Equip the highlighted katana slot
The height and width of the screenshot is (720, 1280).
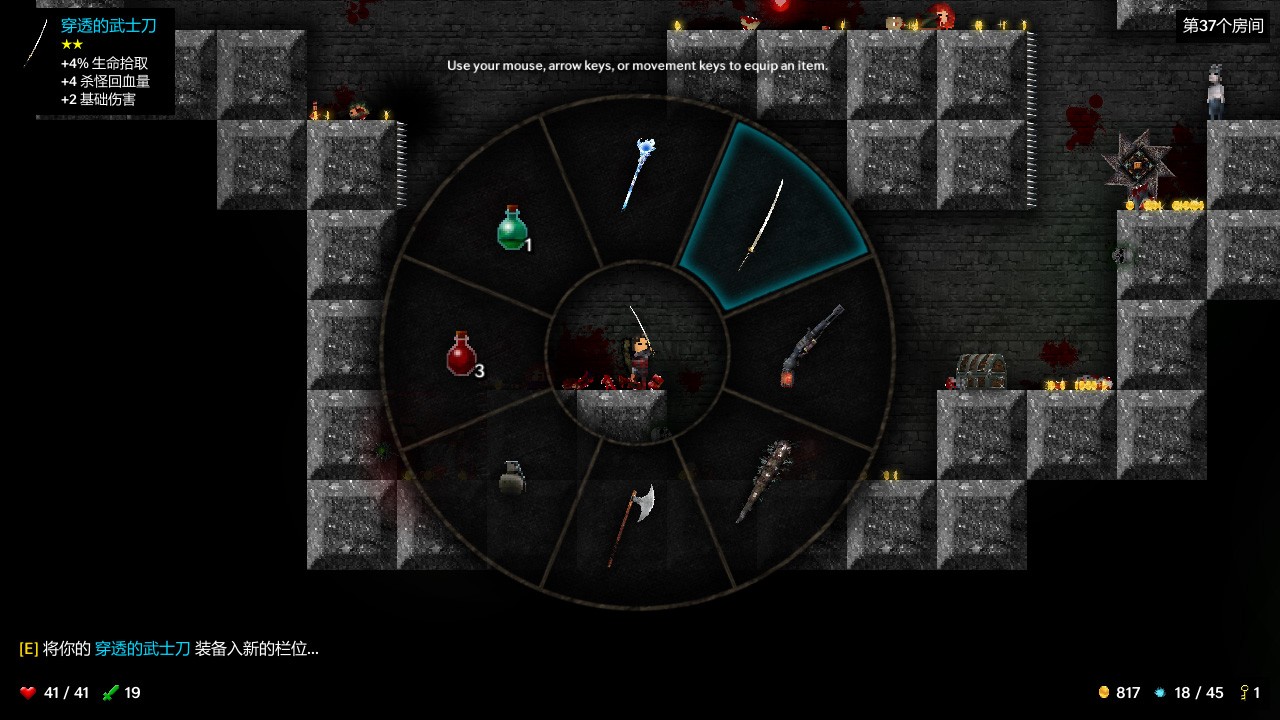click(x=765, y=222)
